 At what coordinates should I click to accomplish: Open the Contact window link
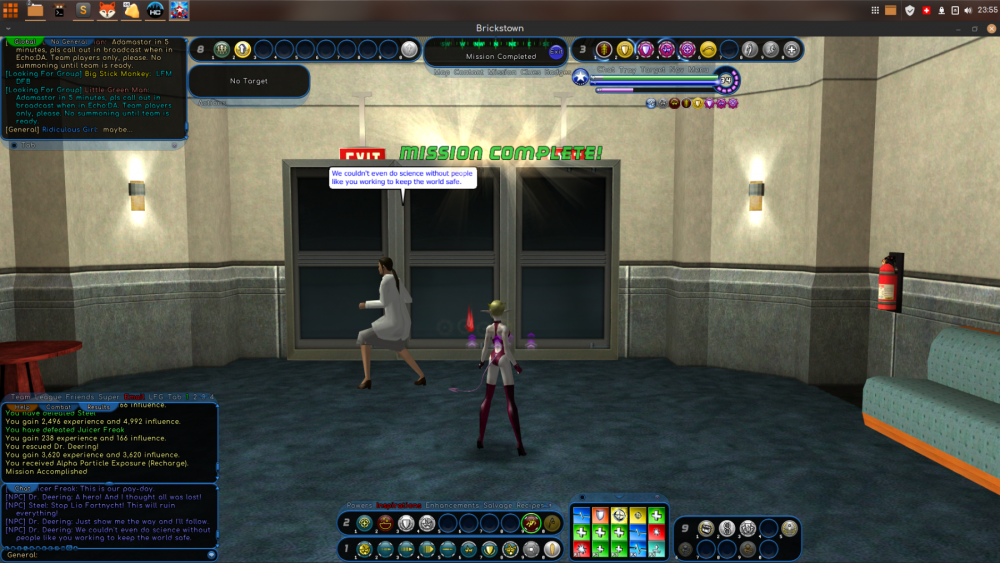point(468,72)
